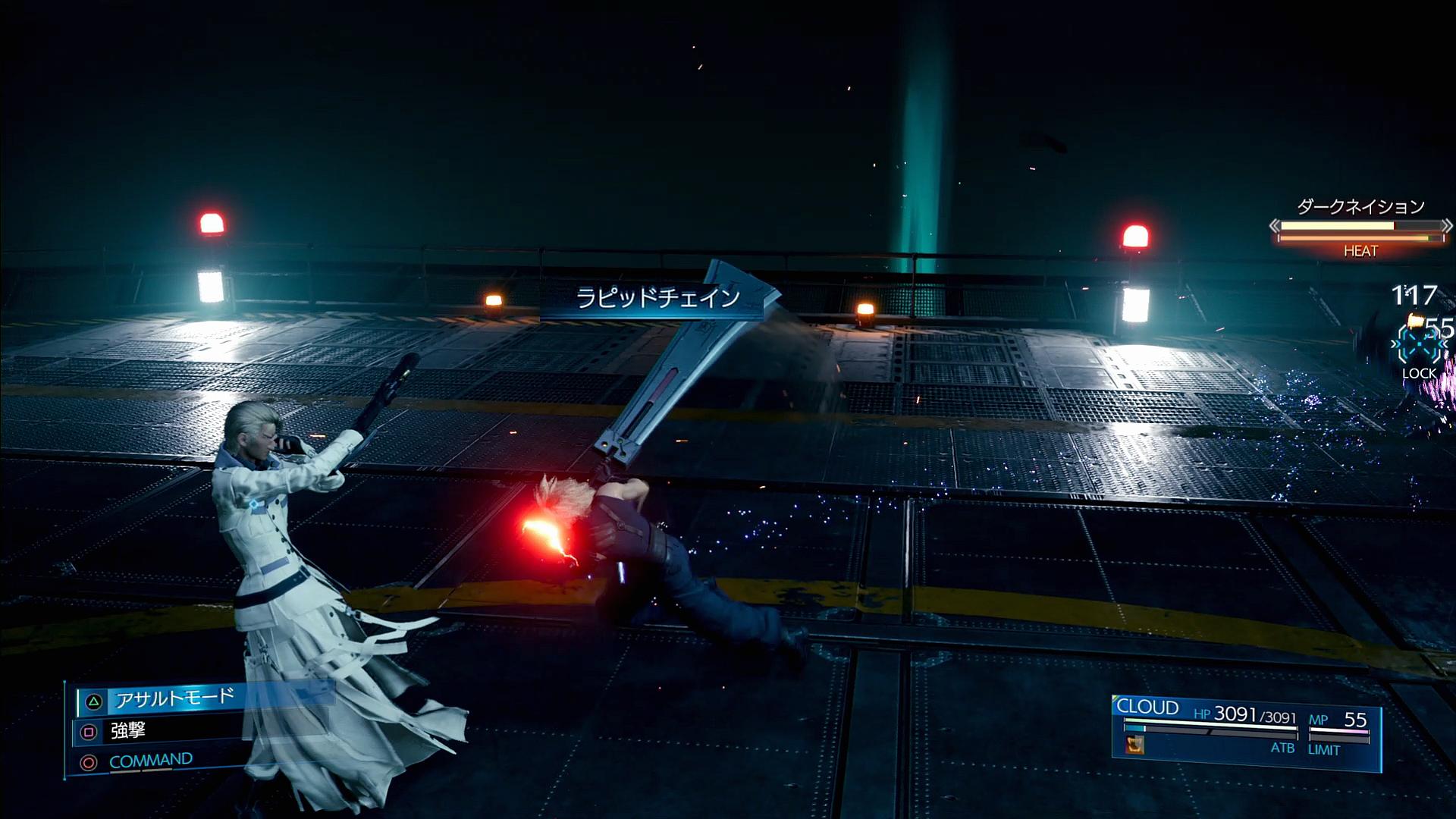Select the アサルトモード command entry

pyautogui.click(x=174, y=699)
